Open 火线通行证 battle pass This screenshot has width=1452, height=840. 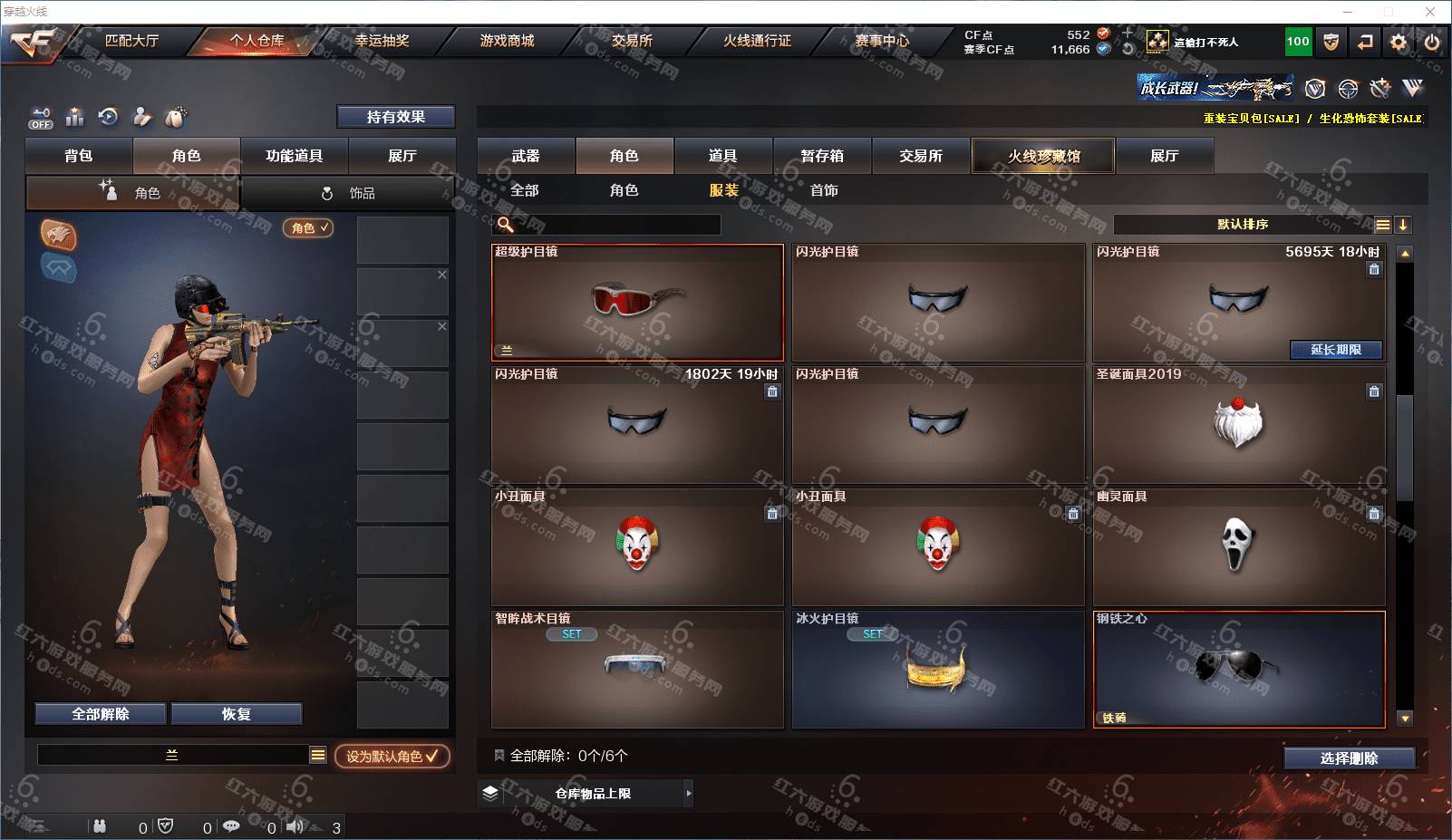757,41
